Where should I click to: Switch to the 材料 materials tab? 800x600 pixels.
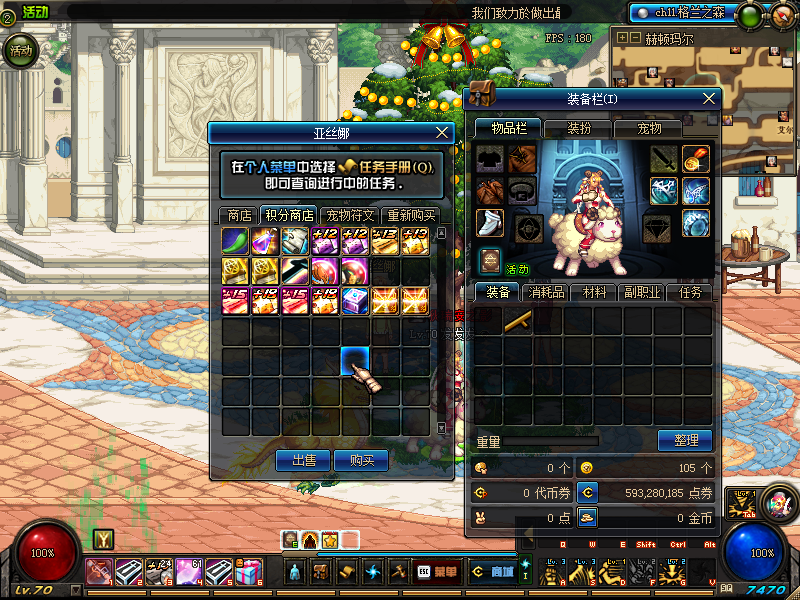595,293
